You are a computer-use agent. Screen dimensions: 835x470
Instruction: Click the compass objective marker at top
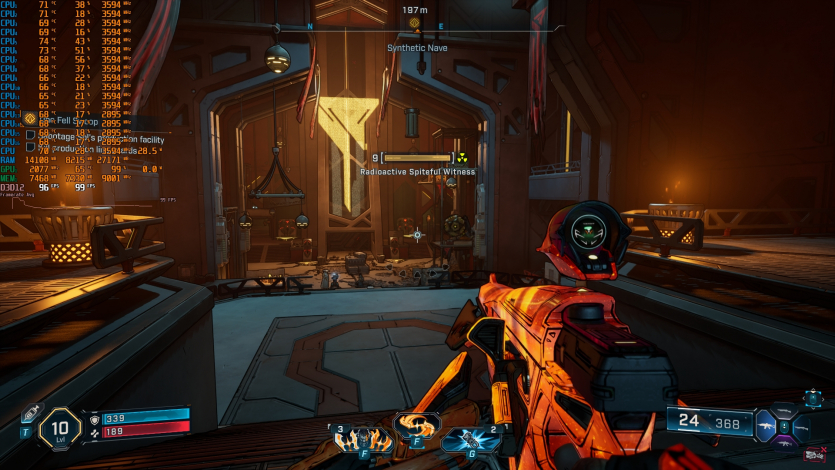[x=414, y=22]
